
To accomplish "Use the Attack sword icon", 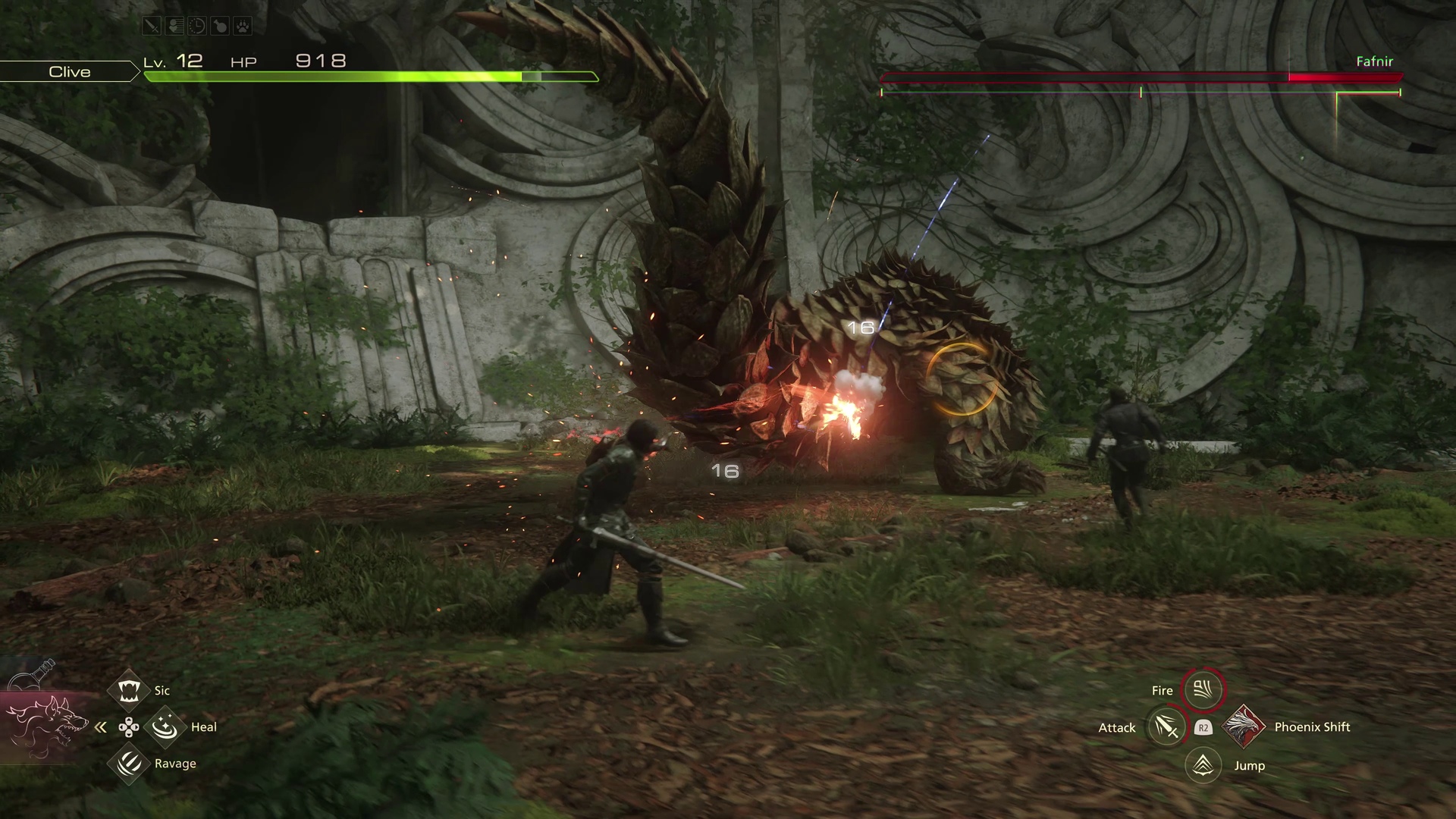I will 1166,727.
